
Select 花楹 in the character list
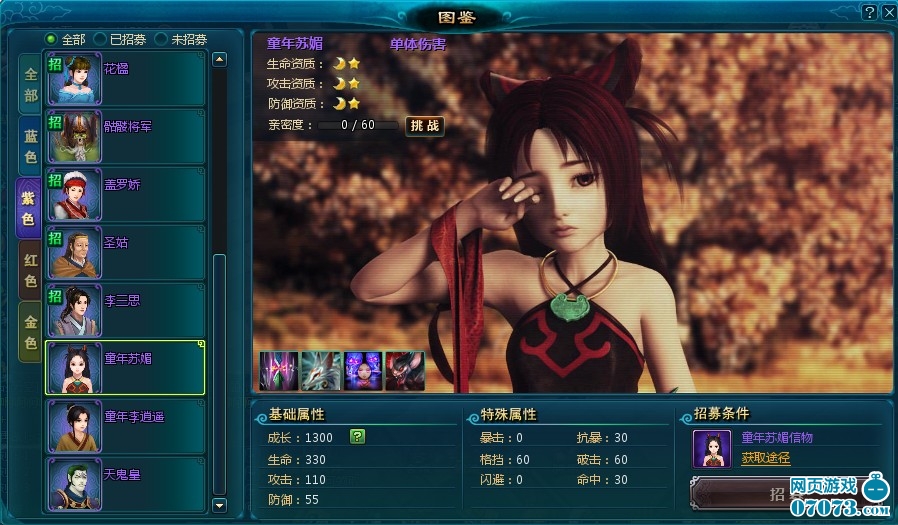[125, 79]
